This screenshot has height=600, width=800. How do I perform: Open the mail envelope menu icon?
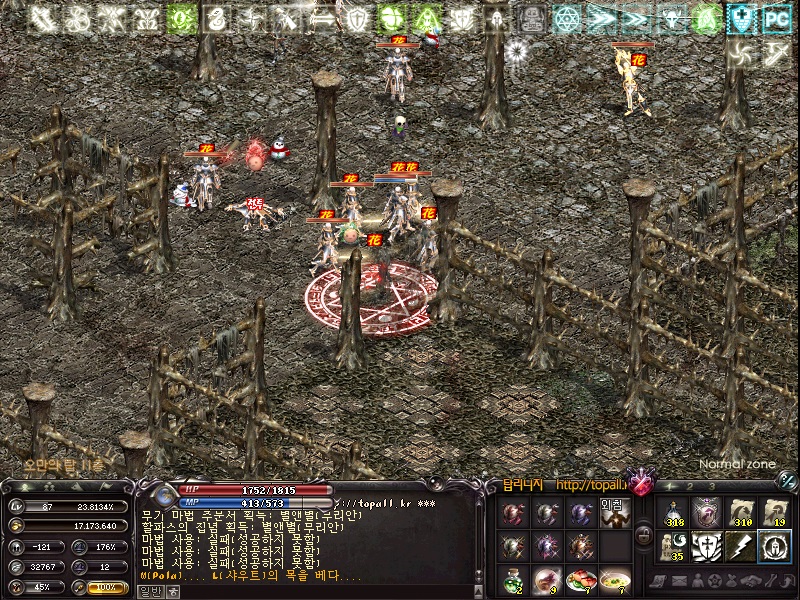tap(680, 581)
